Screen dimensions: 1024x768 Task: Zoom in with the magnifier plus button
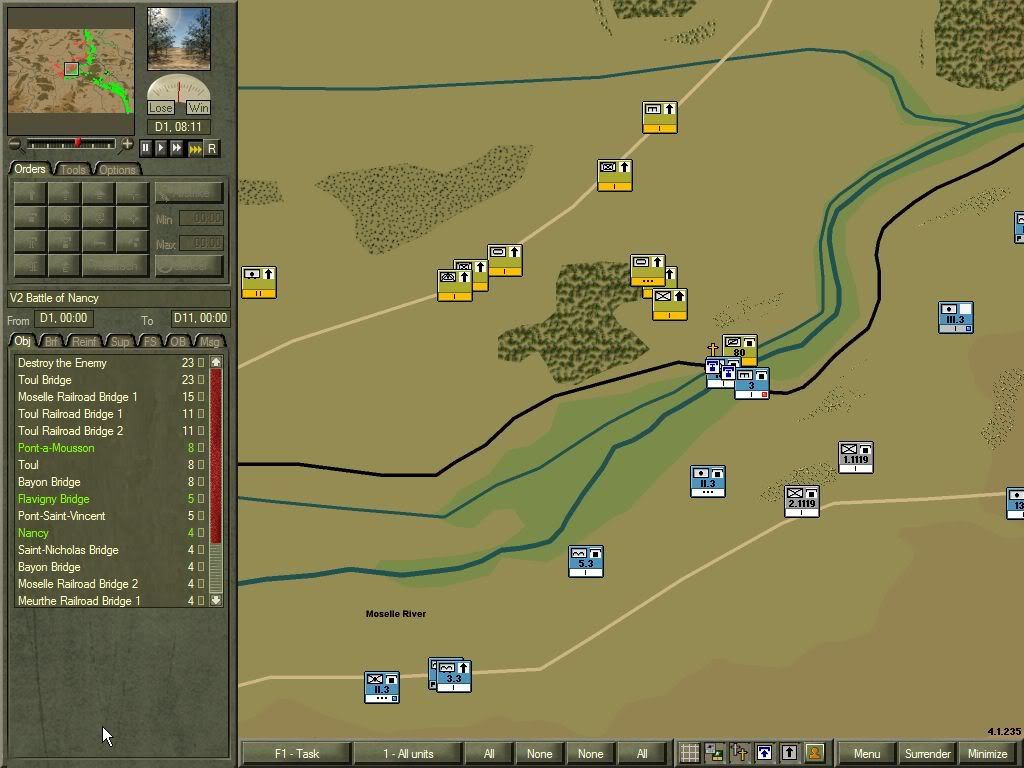coord(127,145)
